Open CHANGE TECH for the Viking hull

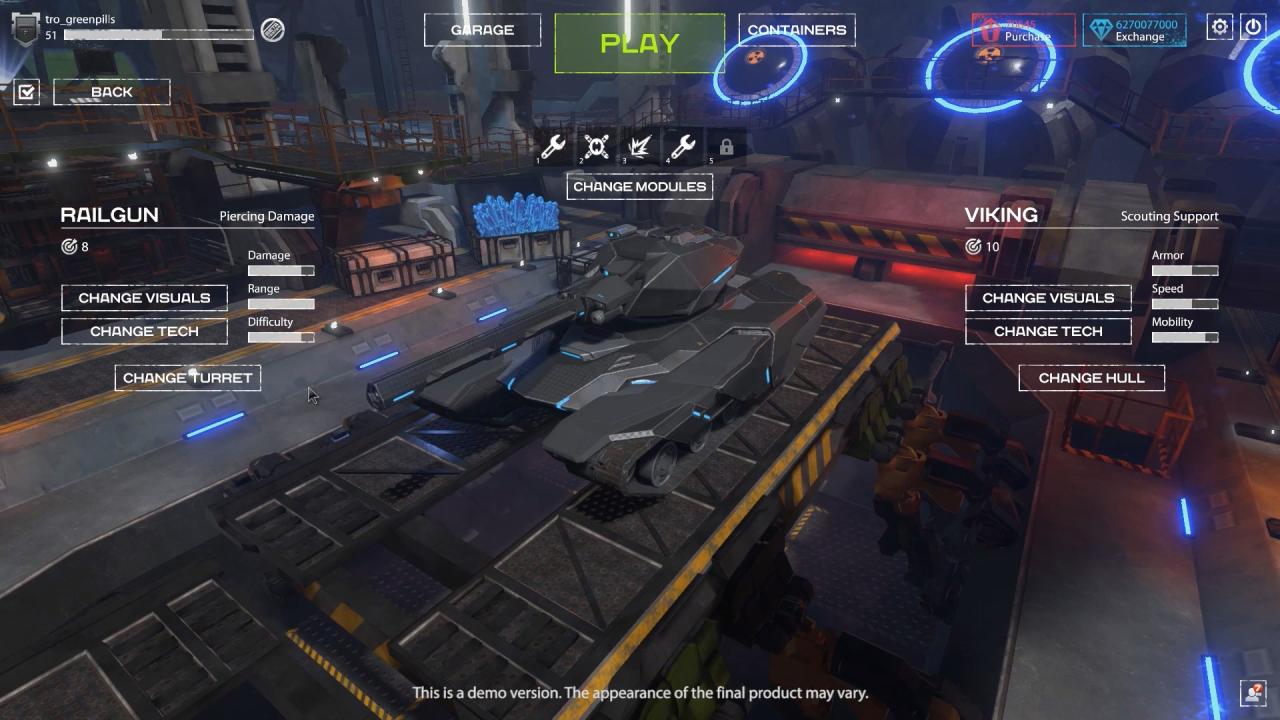coord(1047,331)
